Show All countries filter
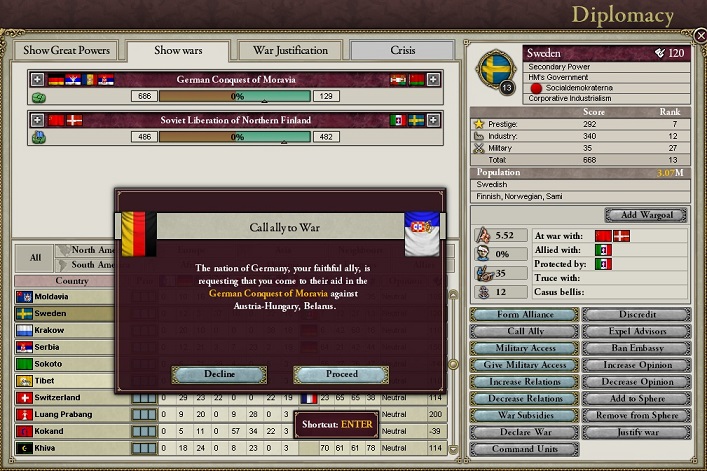Screen dimensions: 707x471 (35, 257)
